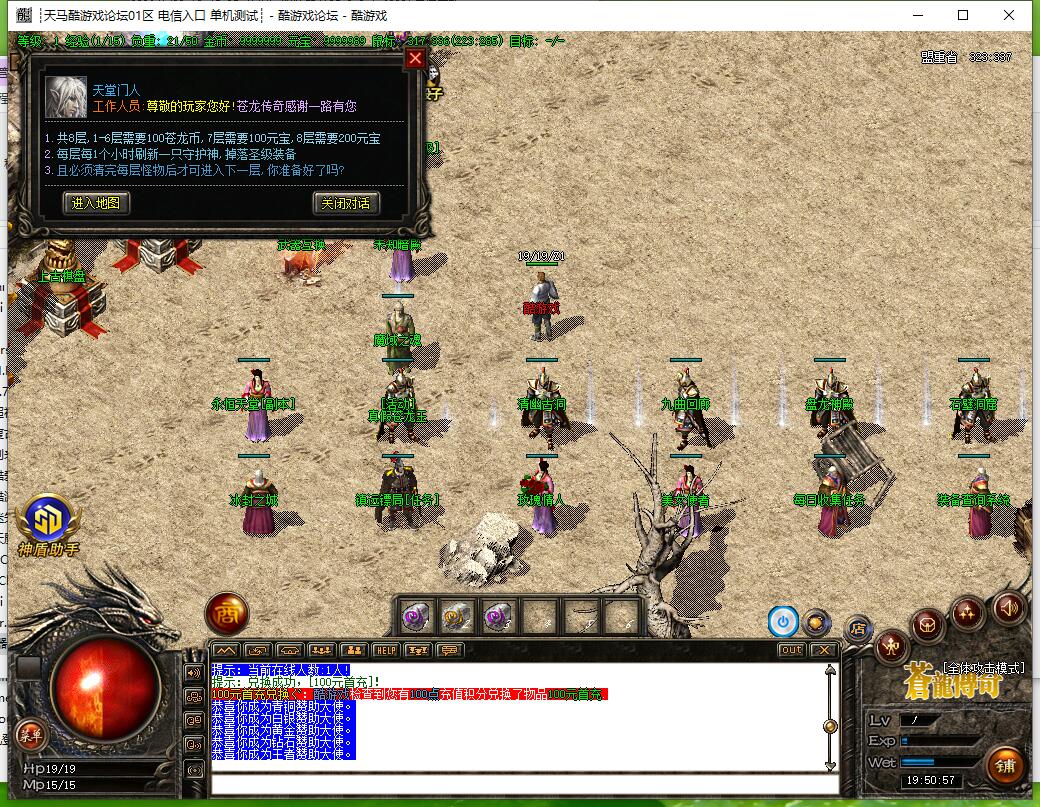1040x807 pixels.
Task: Click the chat scrollbar's round handle
Action: tap(829, 726)
